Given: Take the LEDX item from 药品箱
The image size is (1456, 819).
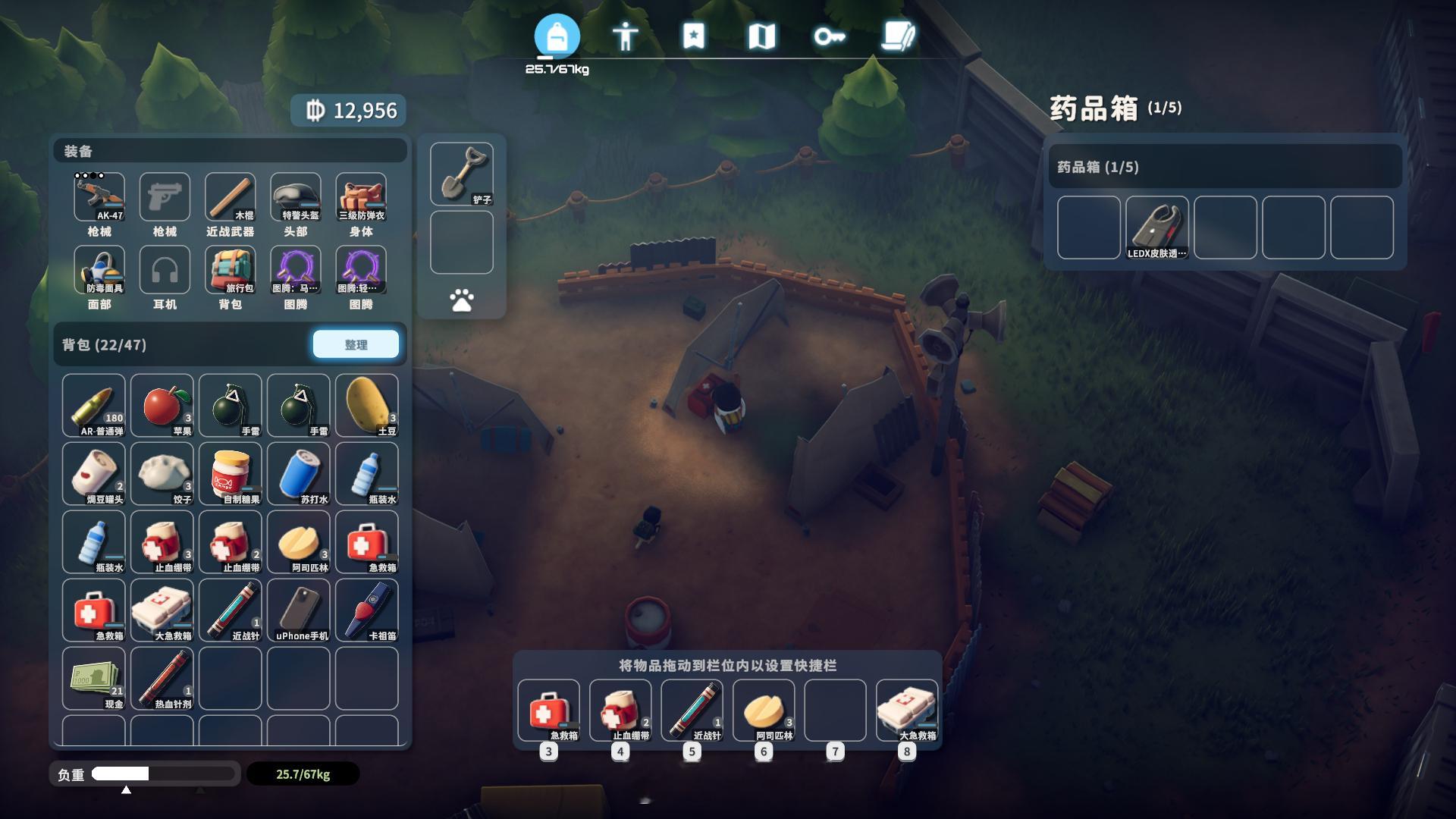Looking at the screenshot, I should (x=1156, y=227).
